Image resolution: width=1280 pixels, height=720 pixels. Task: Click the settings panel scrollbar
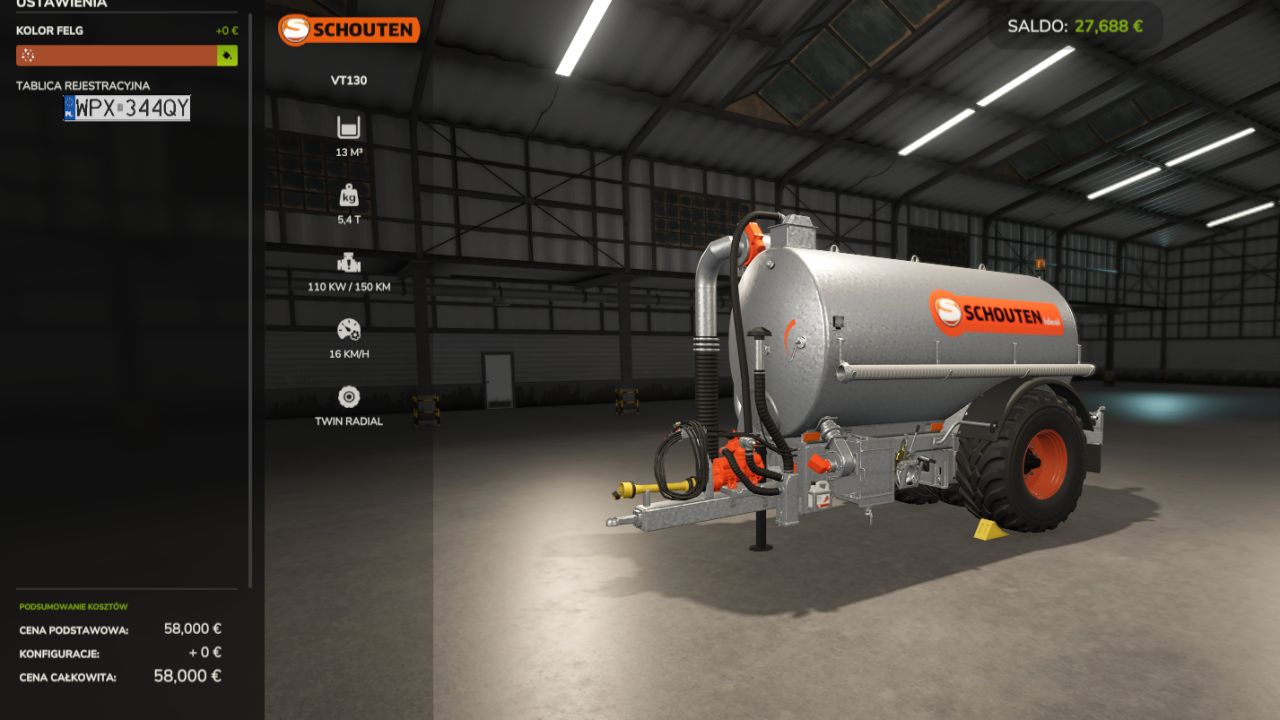(250, 300)
